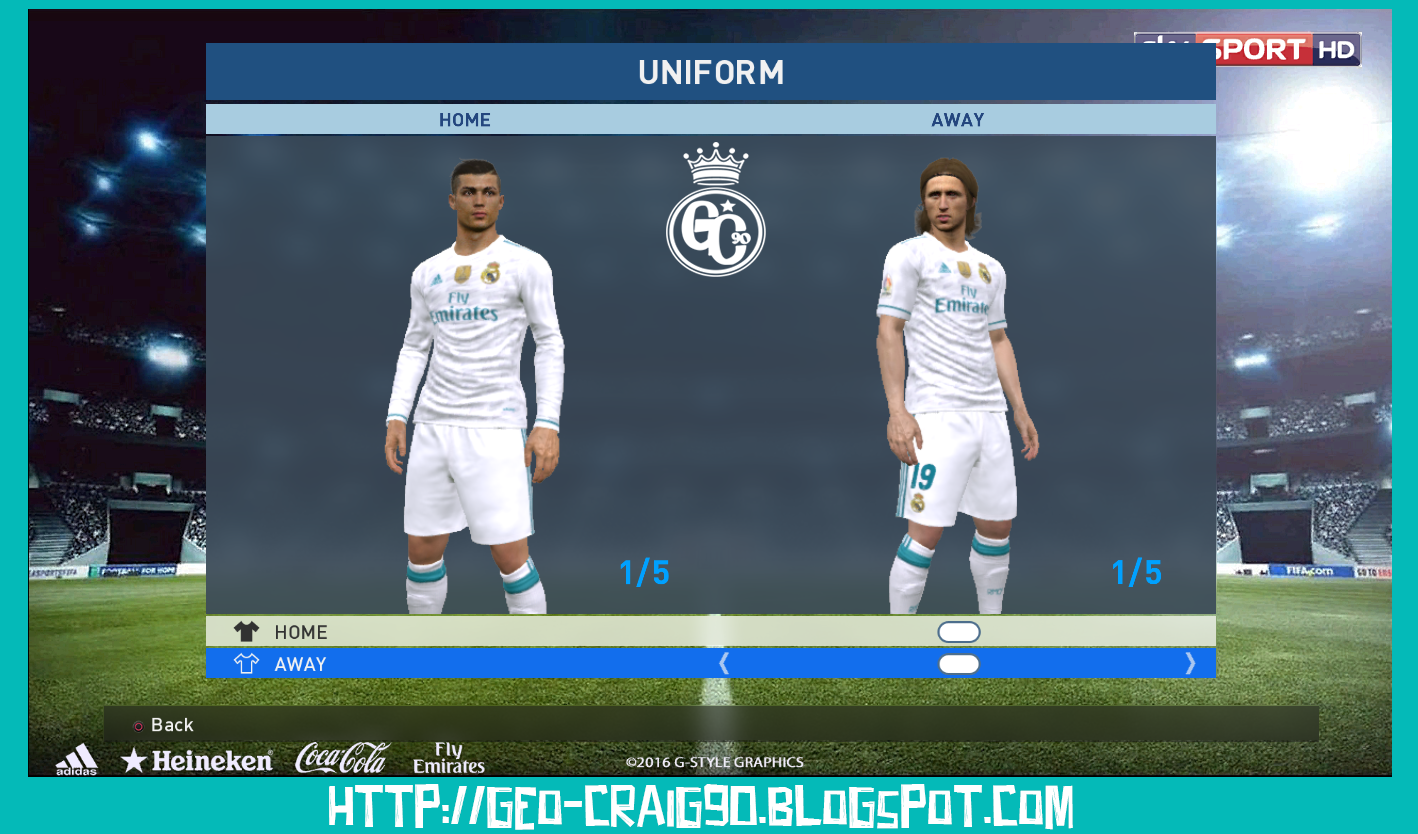Viewport: 1418px width, 834px height.
Task: Toggle the AWAY kit switch
Action: pyautogui.click(x=959, y=663)
